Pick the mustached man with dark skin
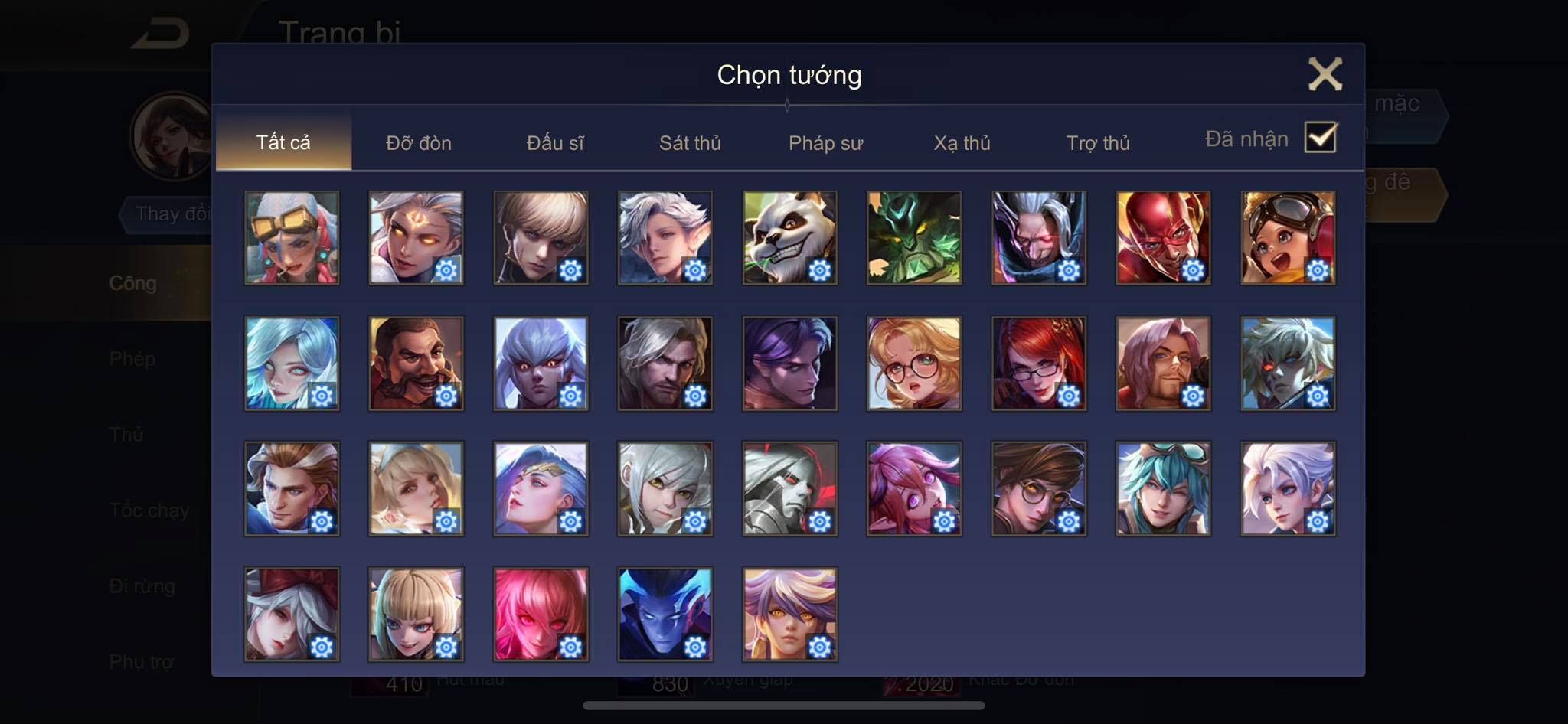 (416, 364)
